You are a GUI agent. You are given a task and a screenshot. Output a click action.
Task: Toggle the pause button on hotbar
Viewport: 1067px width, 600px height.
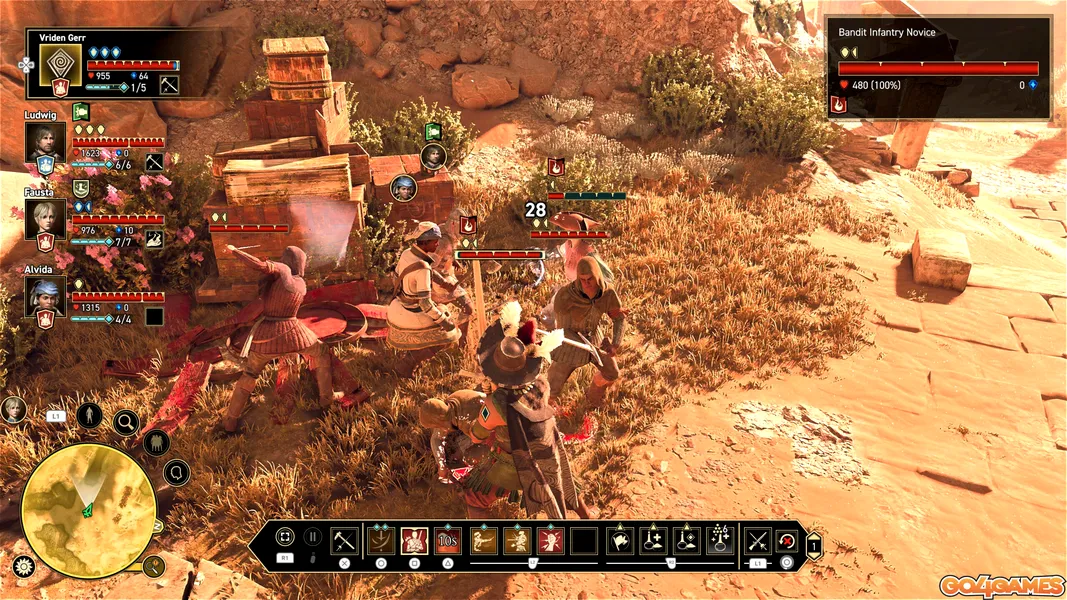pos(313,537)
